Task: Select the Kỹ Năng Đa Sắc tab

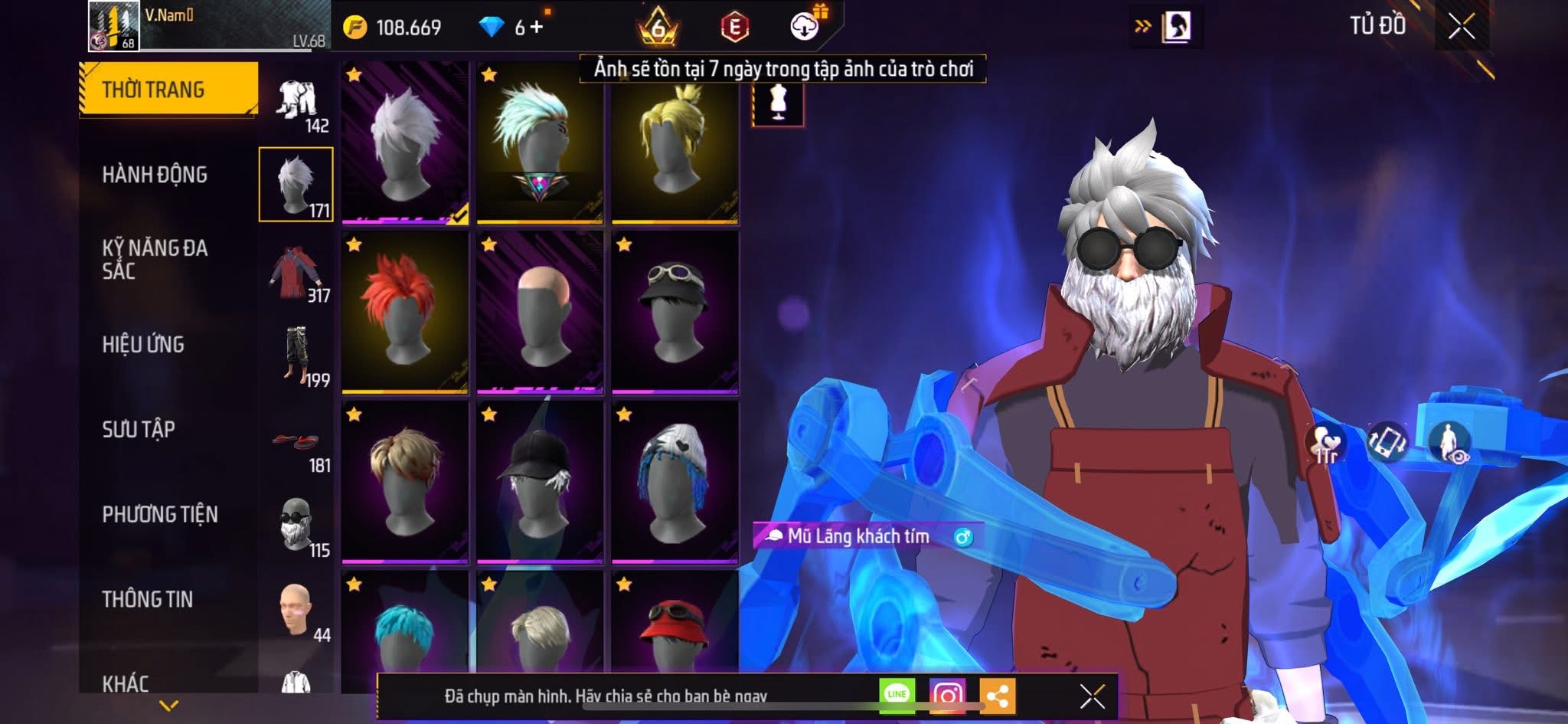Action: 155,259
